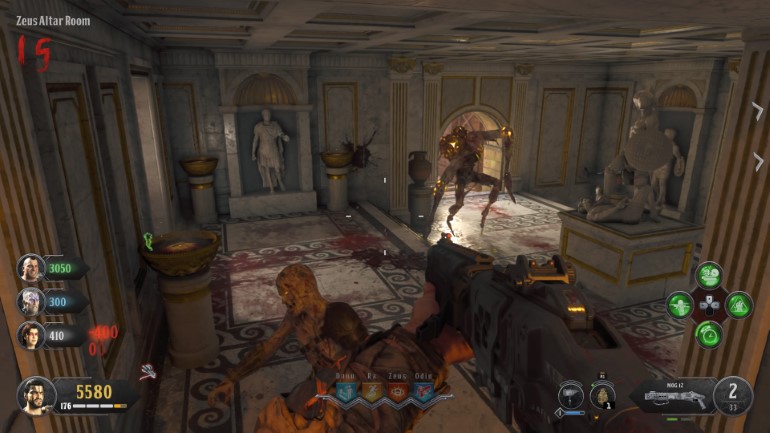This screenshot has height=433, width=770.
Task: Click the teammate portrait with 410 points
Action: tap(31, 336)
